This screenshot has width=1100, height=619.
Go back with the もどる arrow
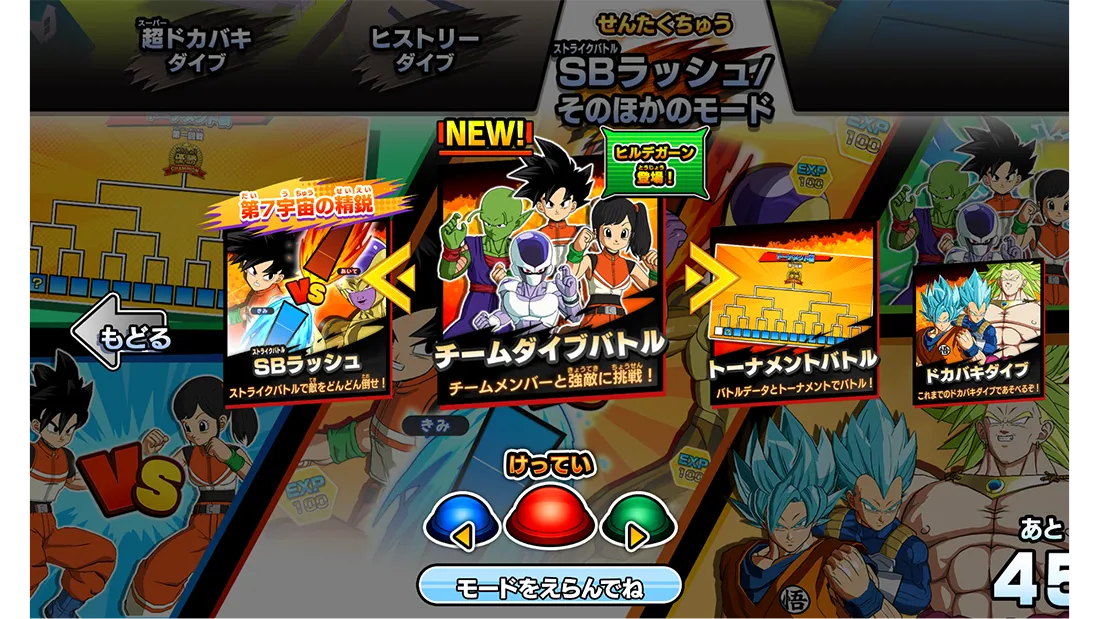pos(120,335)
